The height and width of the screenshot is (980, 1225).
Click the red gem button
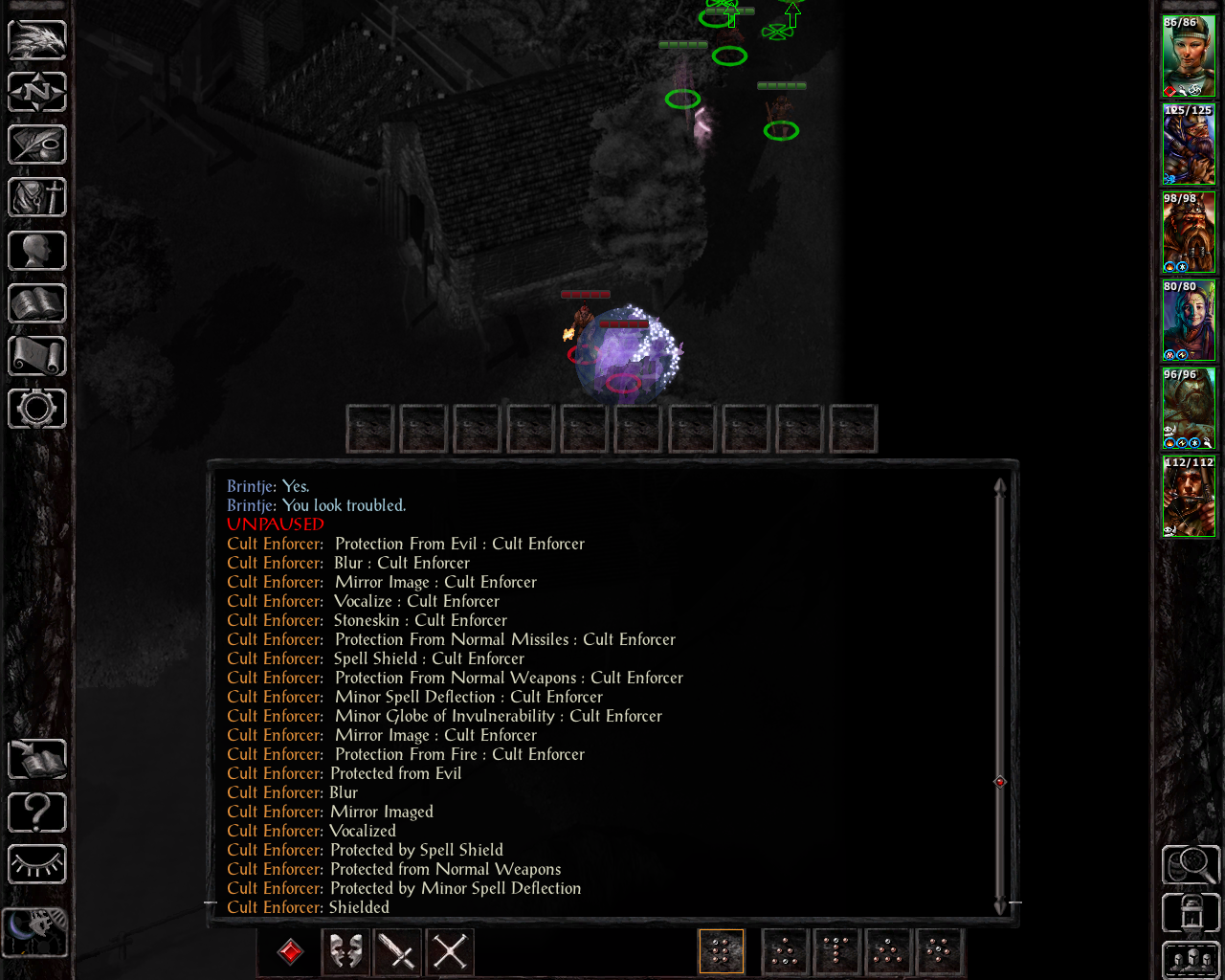291,951
